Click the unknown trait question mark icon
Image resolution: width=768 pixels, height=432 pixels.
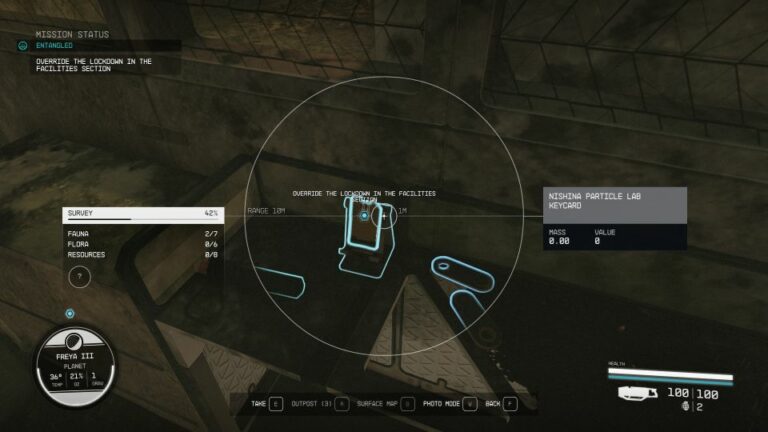pos(79,278)
